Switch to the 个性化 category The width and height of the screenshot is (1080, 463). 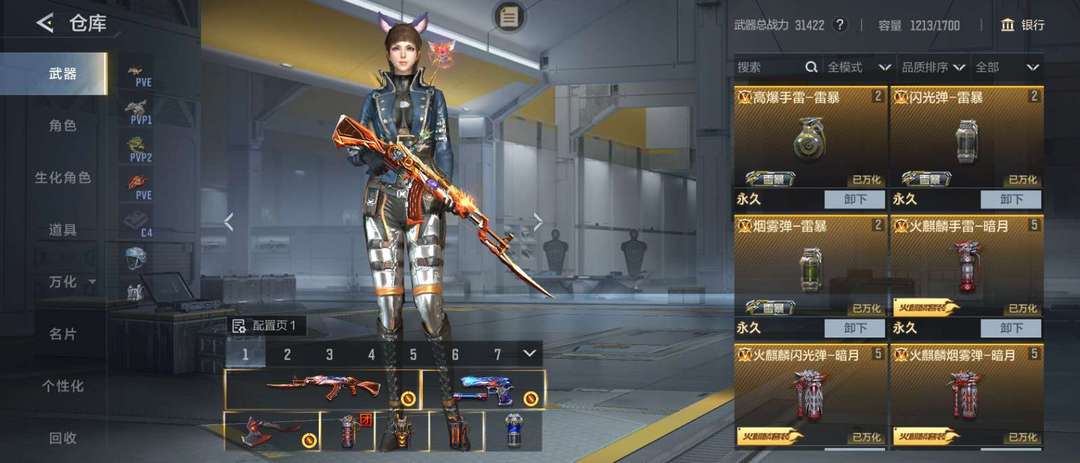63,386
